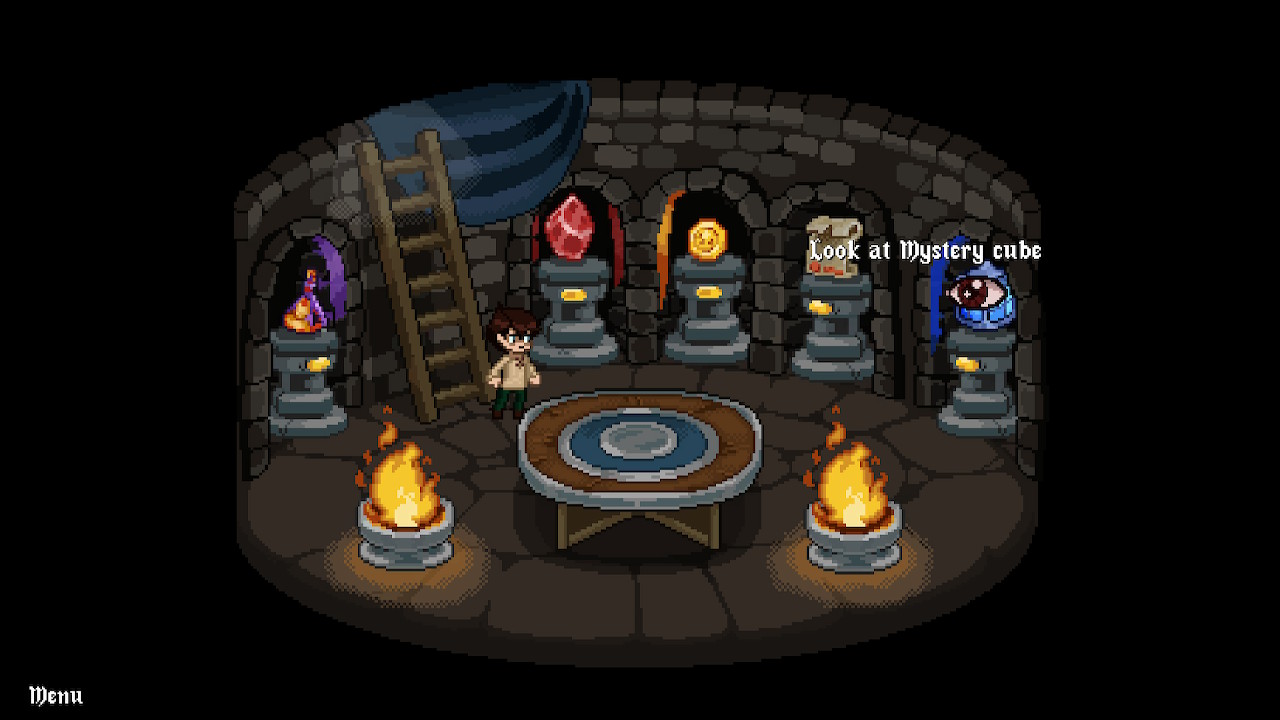The width and height of the screenshot is (1280, 720).
Task: Open the Menu in the corner
Action: tap(56, 695)
